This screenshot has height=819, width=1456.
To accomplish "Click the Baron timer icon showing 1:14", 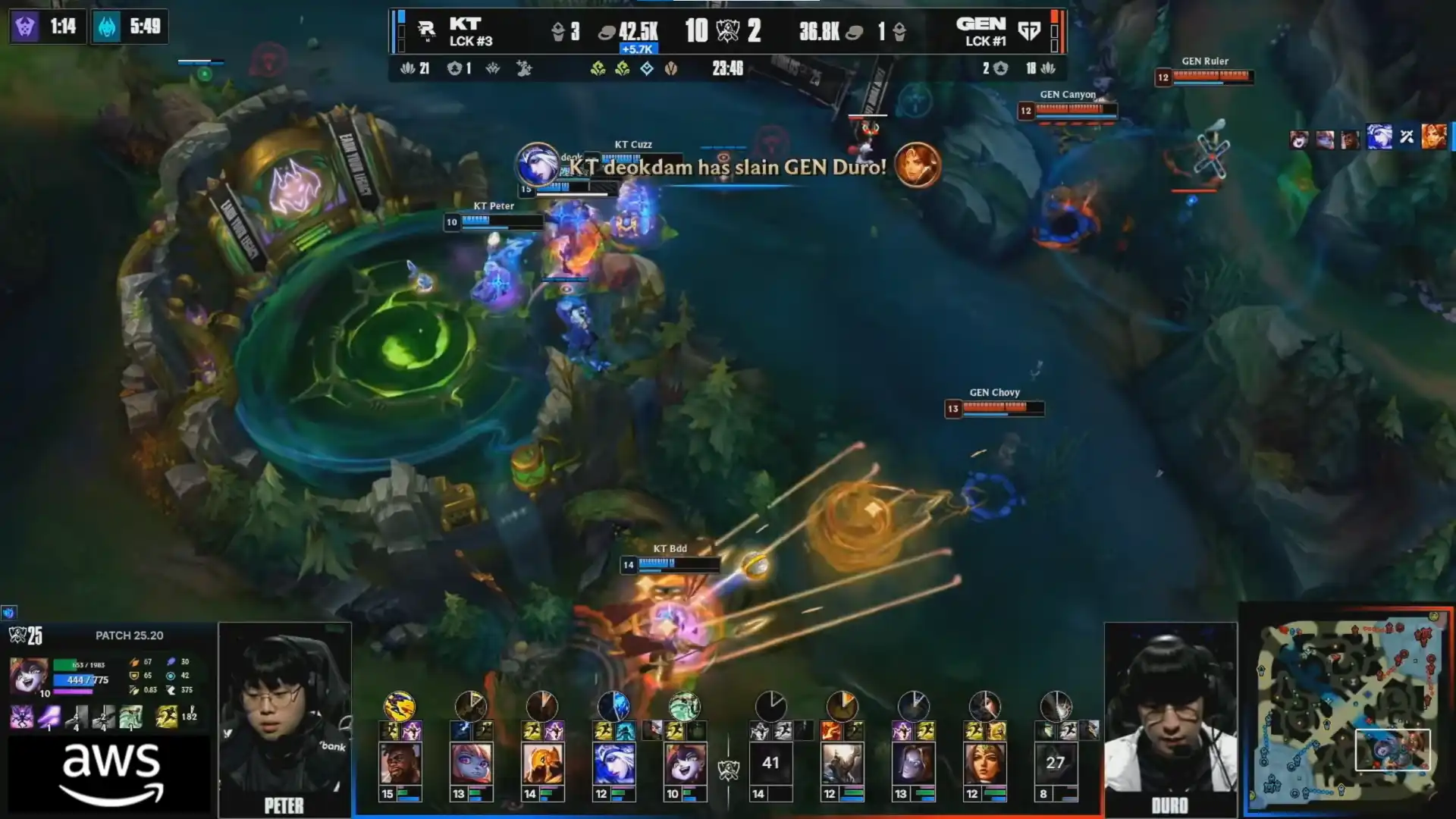I will point(25,27).
